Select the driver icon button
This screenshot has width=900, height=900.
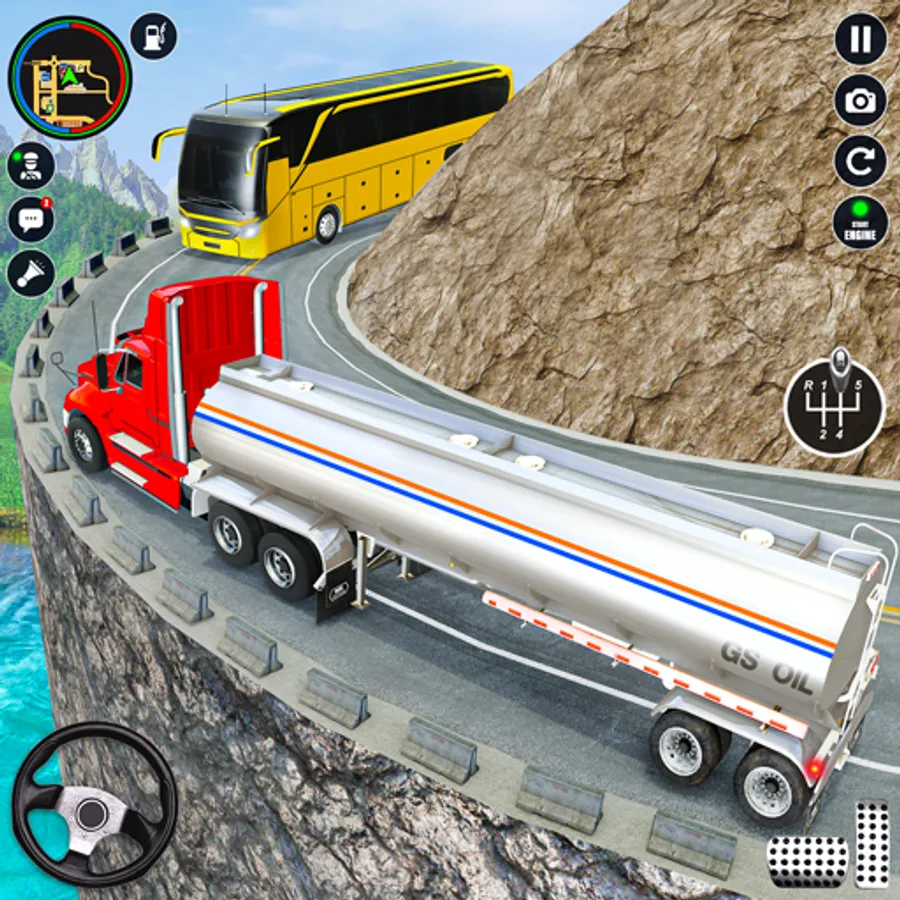(x=31, y=165)
